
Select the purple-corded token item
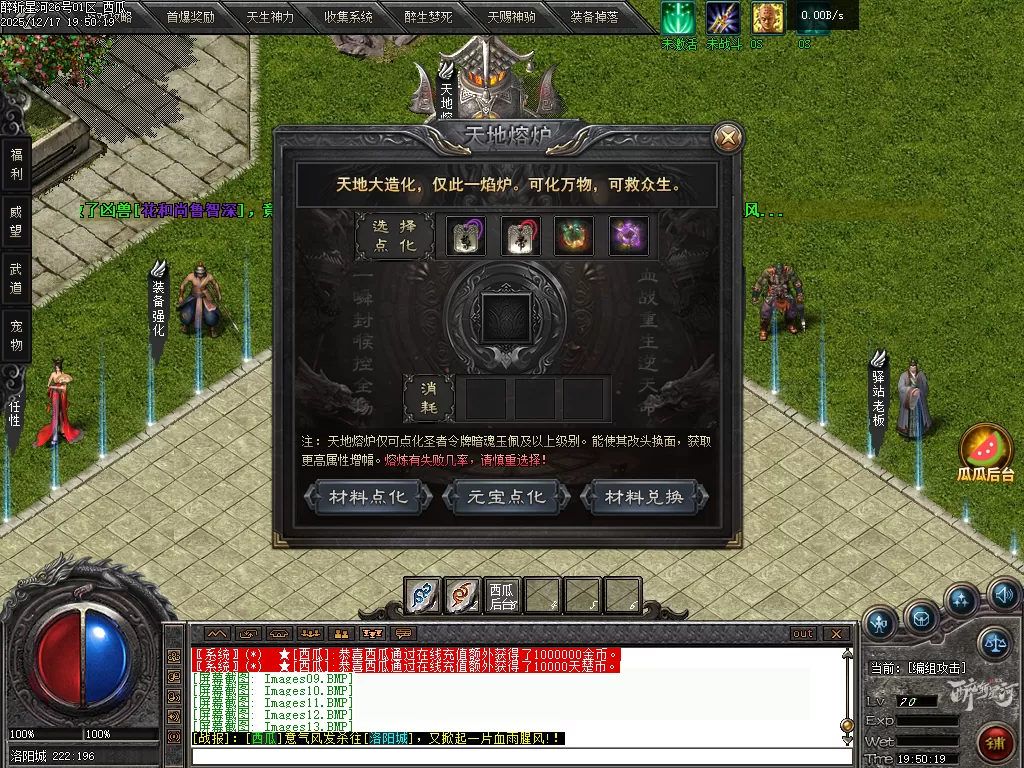click(466, 236)
